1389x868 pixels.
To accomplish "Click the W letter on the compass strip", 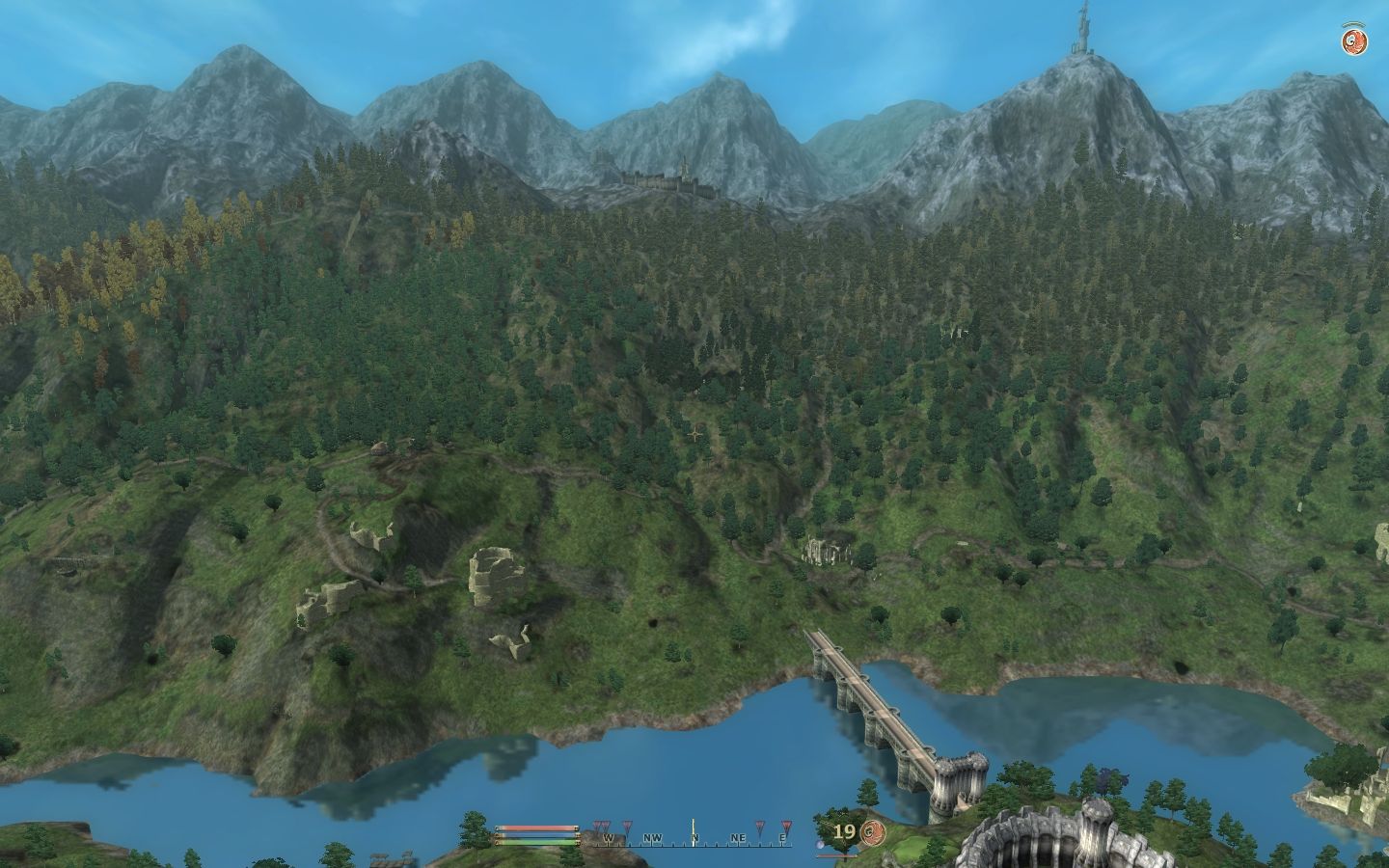I will 610,837.
